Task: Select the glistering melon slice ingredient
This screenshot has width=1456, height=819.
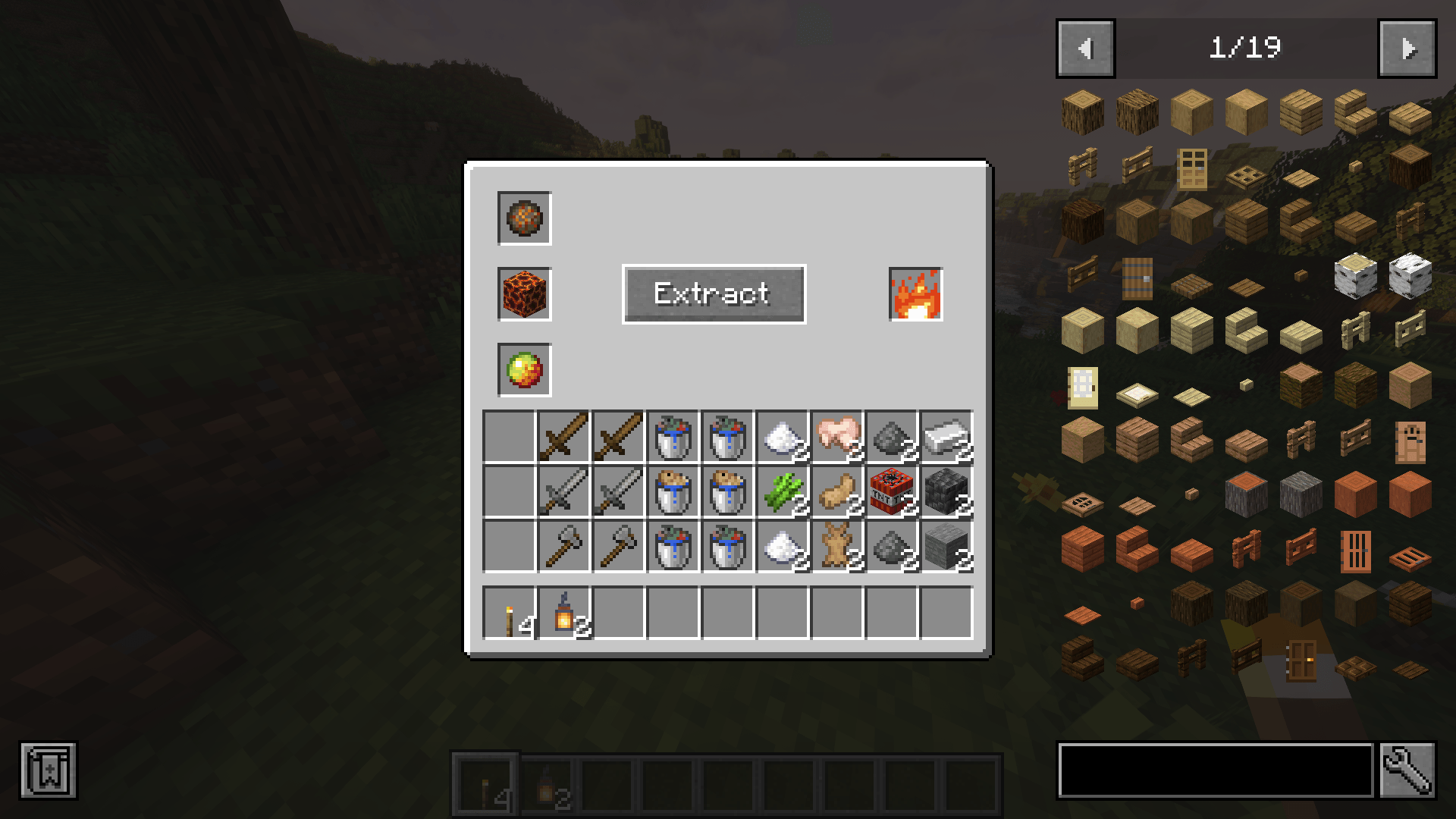Action: pyautogui.click(x=523, y=370)
